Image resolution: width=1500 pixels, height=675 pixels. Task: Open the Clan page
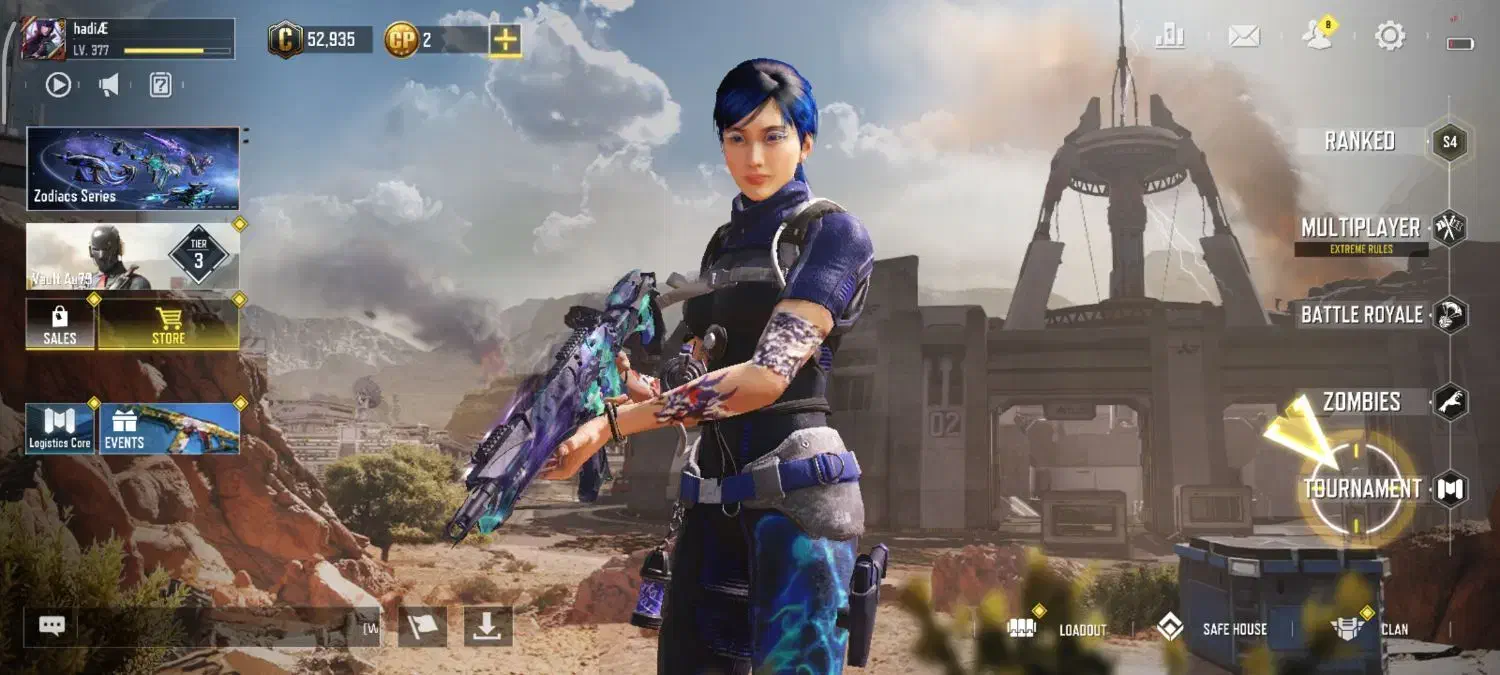pyautogui.click(x=1370, y=629)
